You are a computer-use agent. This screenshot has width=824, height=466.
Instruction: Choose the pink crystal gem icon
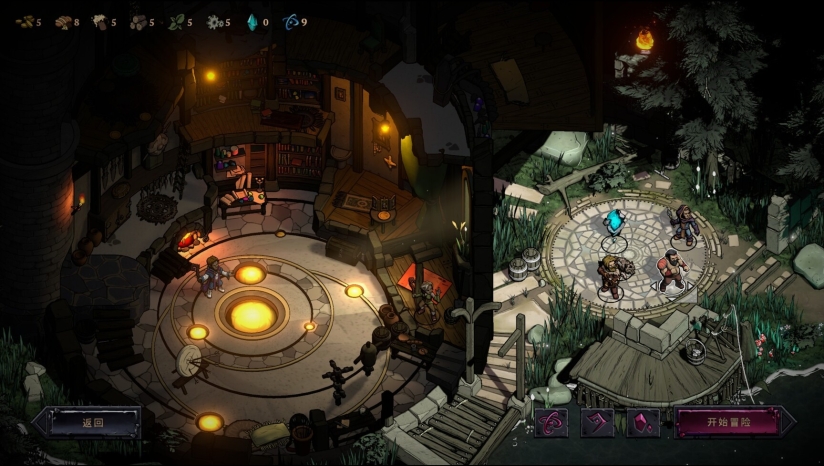point(642,423)
